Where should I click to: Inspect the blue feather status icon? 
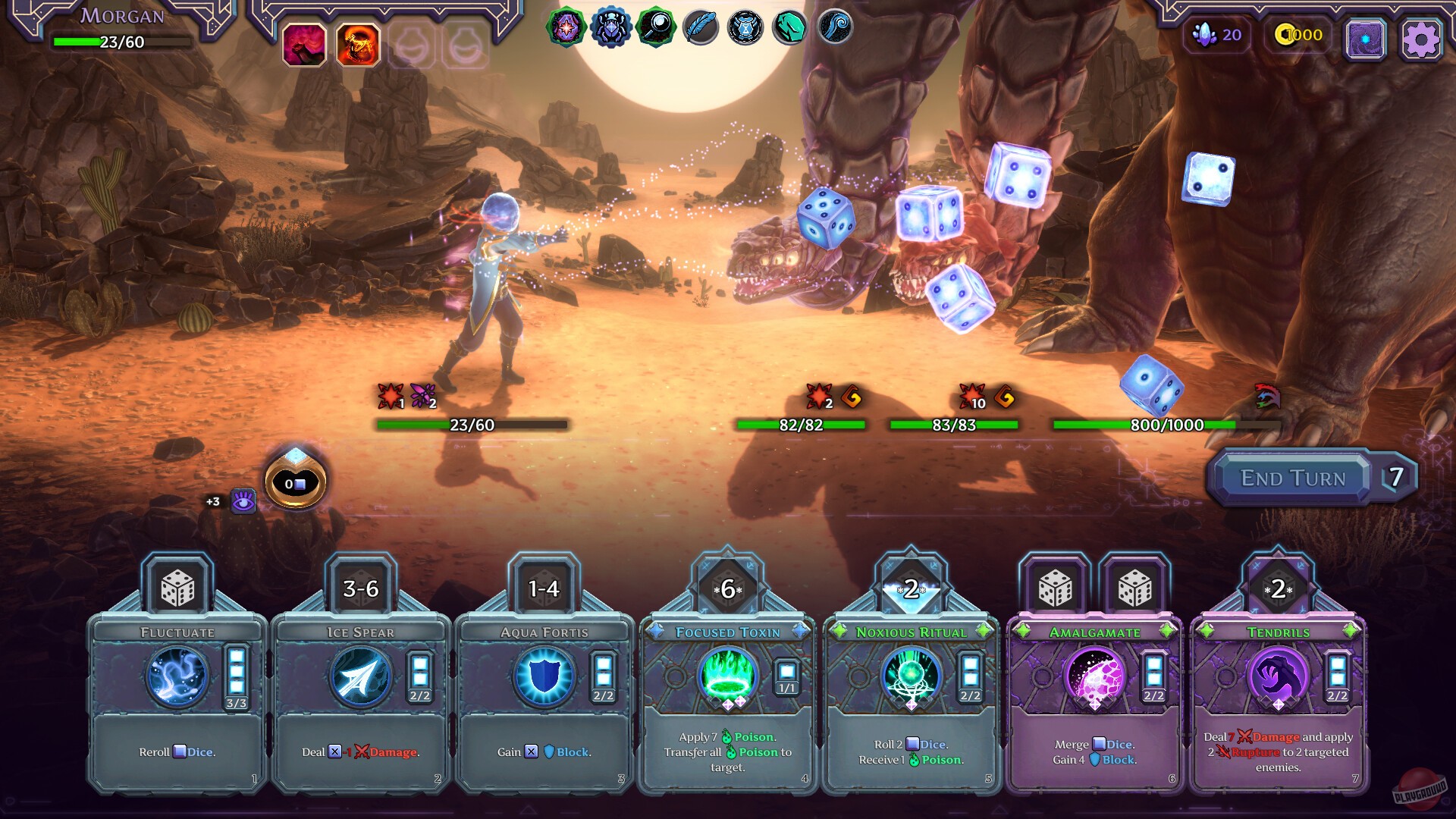701,31
